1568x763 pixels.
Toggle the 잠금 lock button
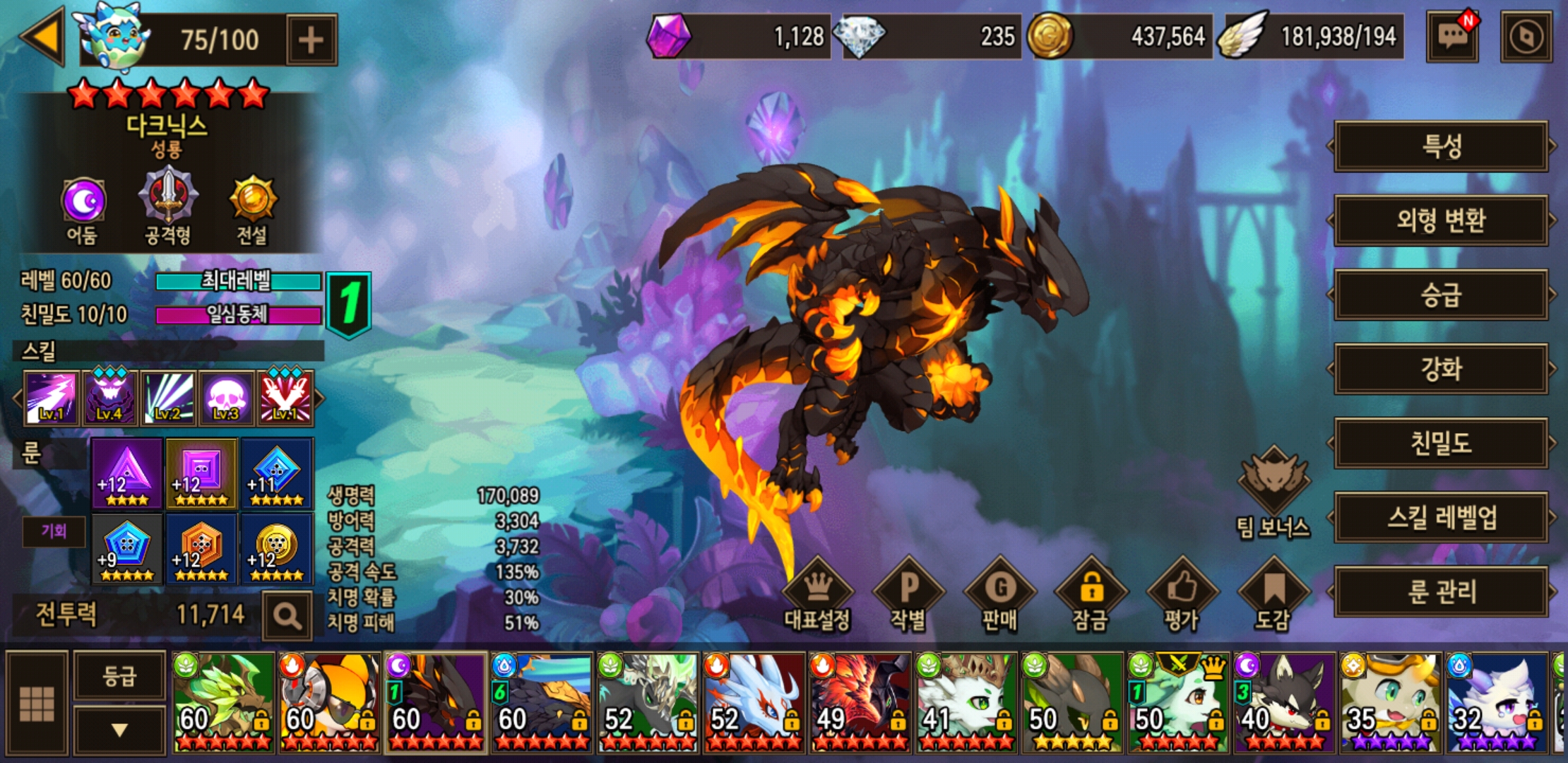pyautogui.click(x=1091, y=595)
